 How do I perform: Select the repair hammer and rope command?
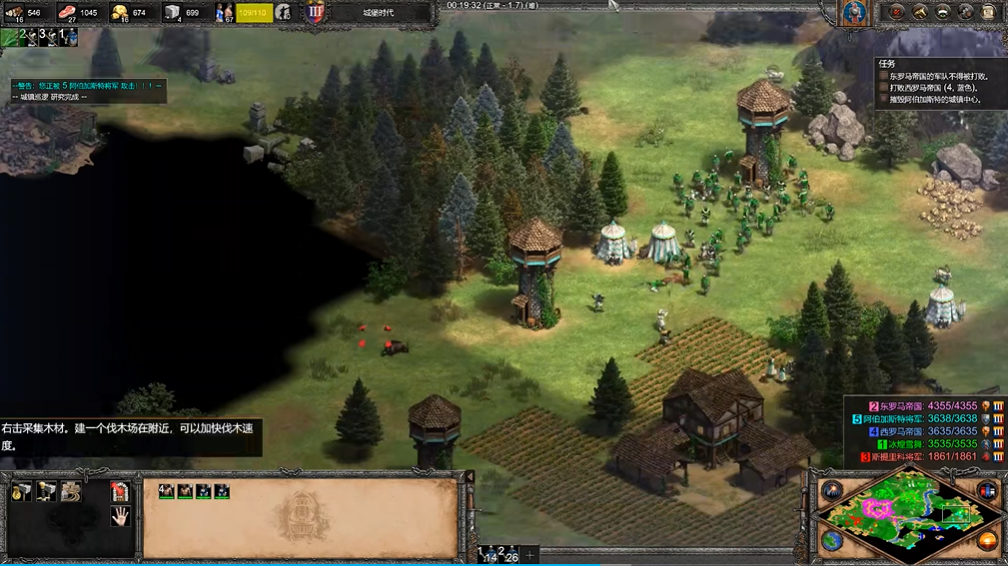71,491
